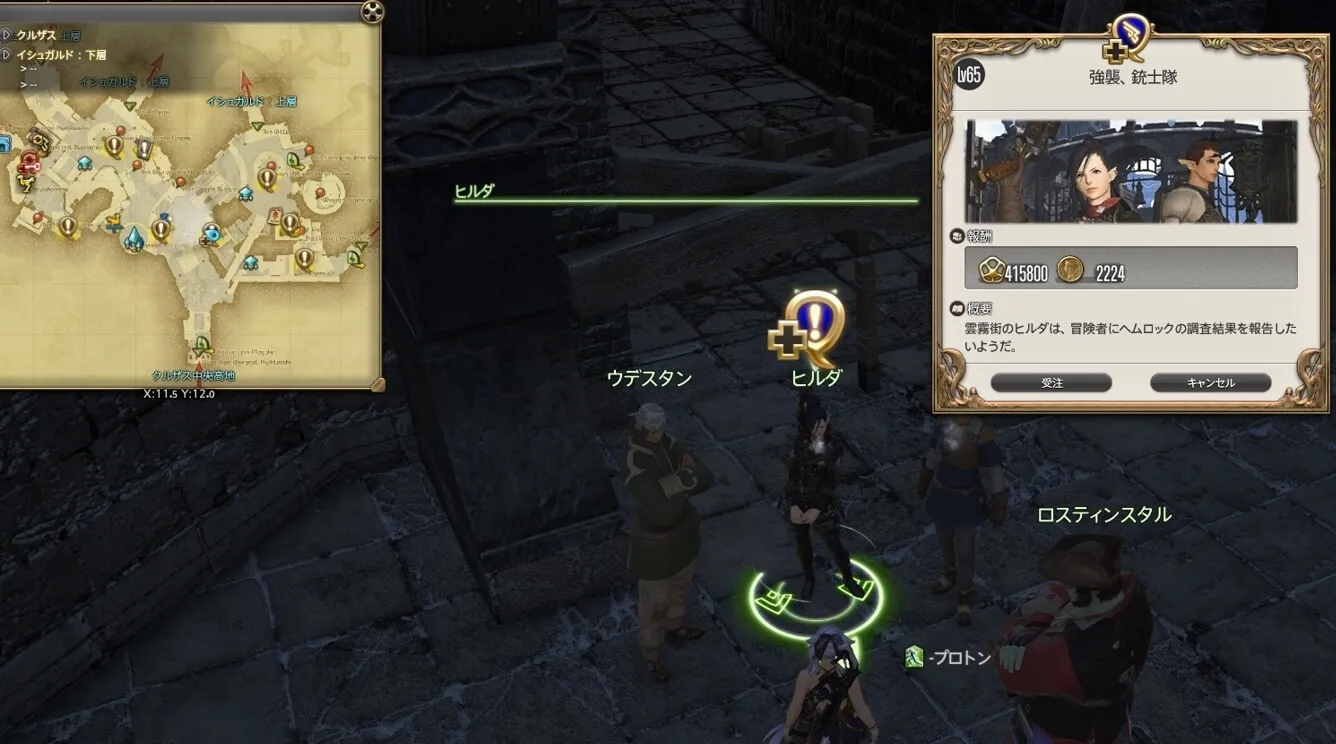Close the map window
Screen dimensions: 1336x744
(x=371, y=12)
